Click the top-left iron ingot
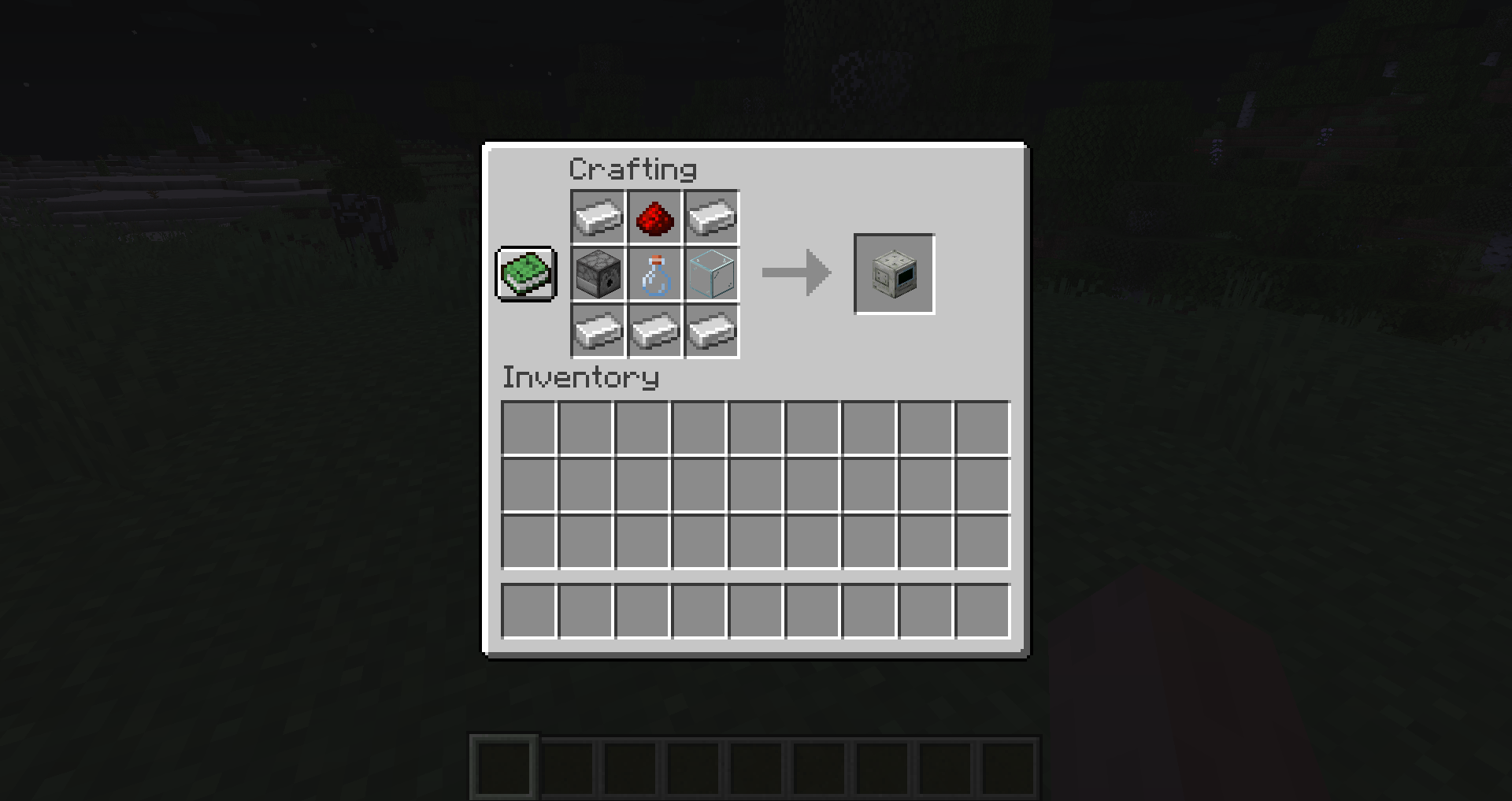1512x801 pixels. point(597,217)
